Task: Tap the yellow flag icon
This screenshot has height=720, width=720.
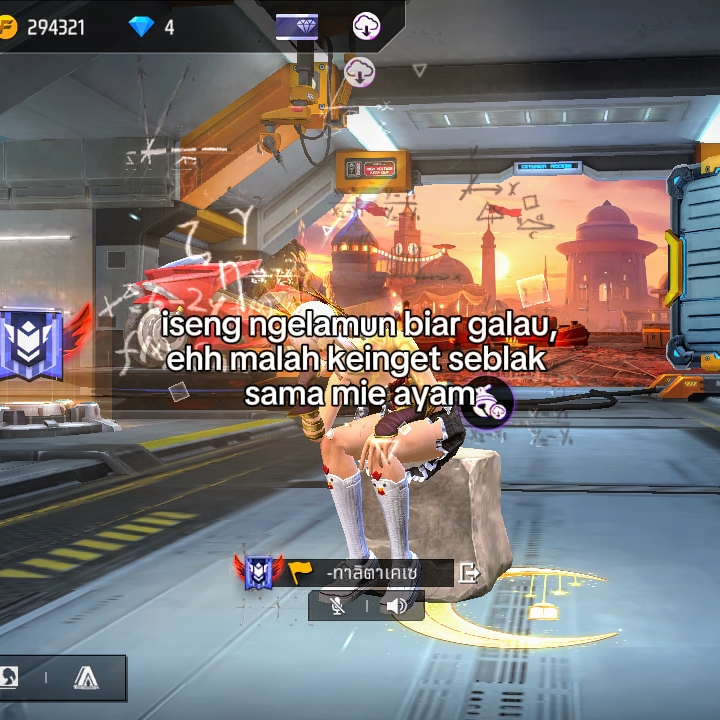Action: 300,573
